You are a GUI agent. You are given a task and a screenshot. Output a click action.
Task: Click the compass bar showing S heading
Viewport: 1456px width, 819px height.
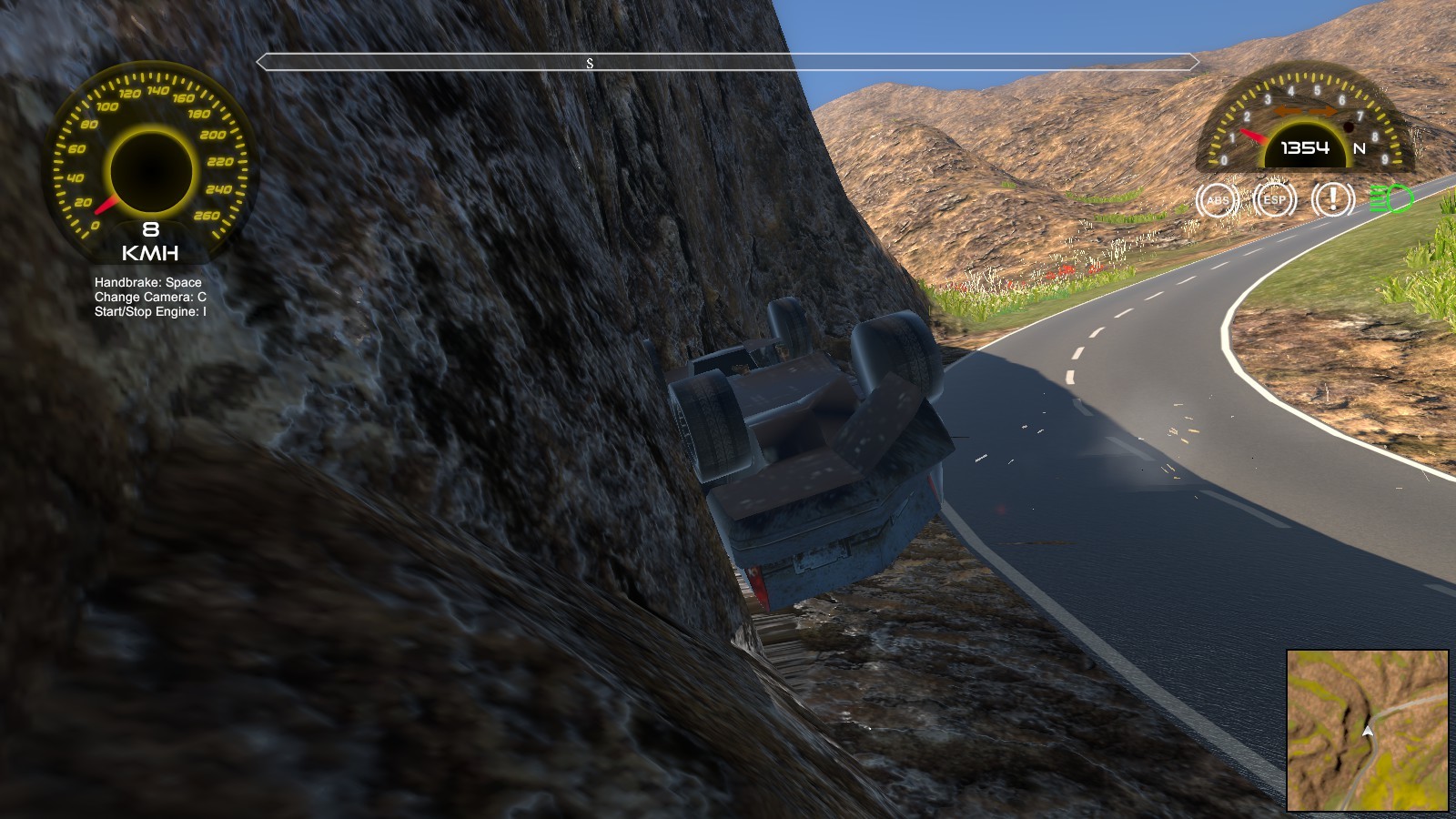click(591, 63)
